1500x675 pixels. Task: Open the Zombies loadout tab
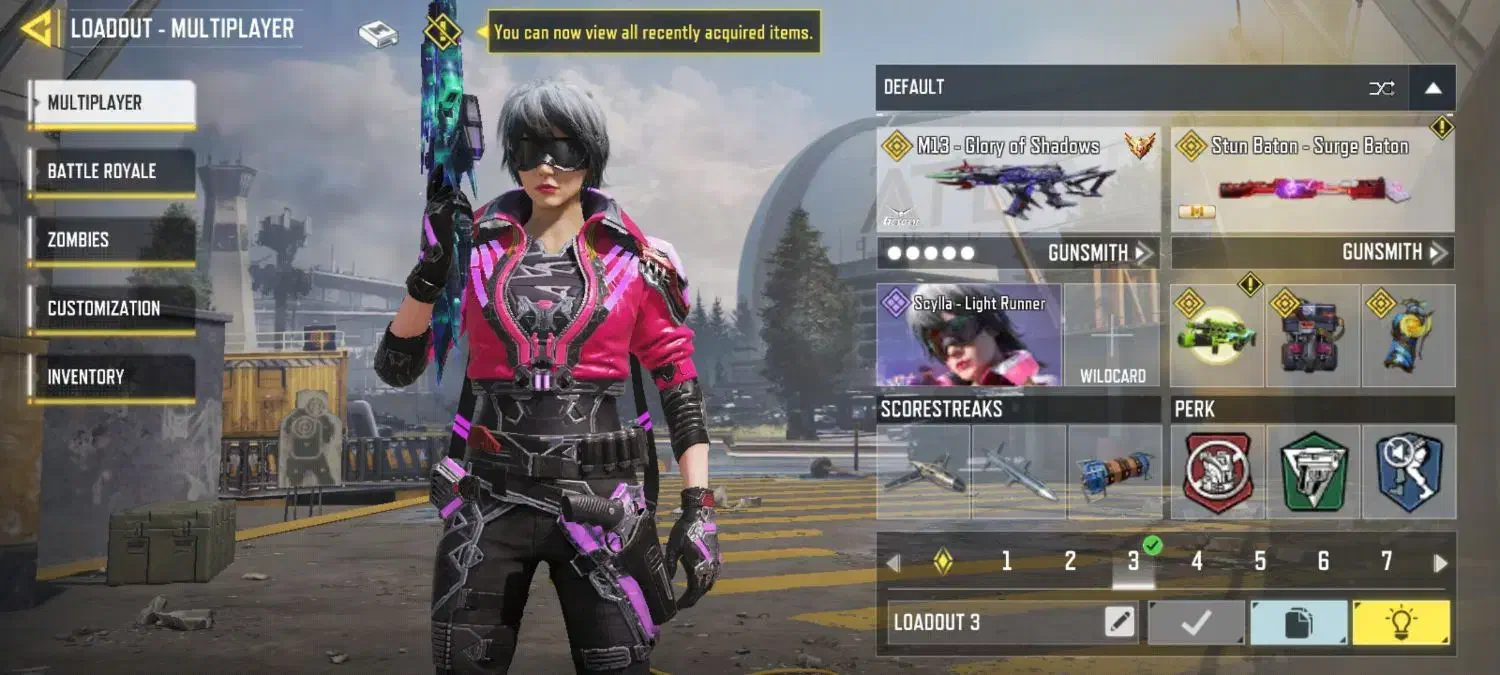(111, 240)
